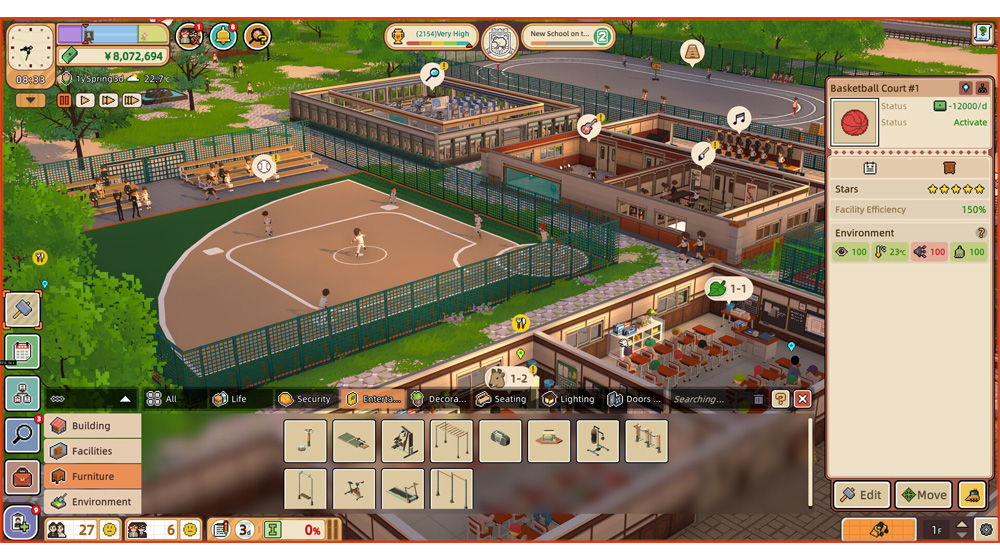Open the Seating furniture filter
The image size is (1000, 560).
coord(501,399)
